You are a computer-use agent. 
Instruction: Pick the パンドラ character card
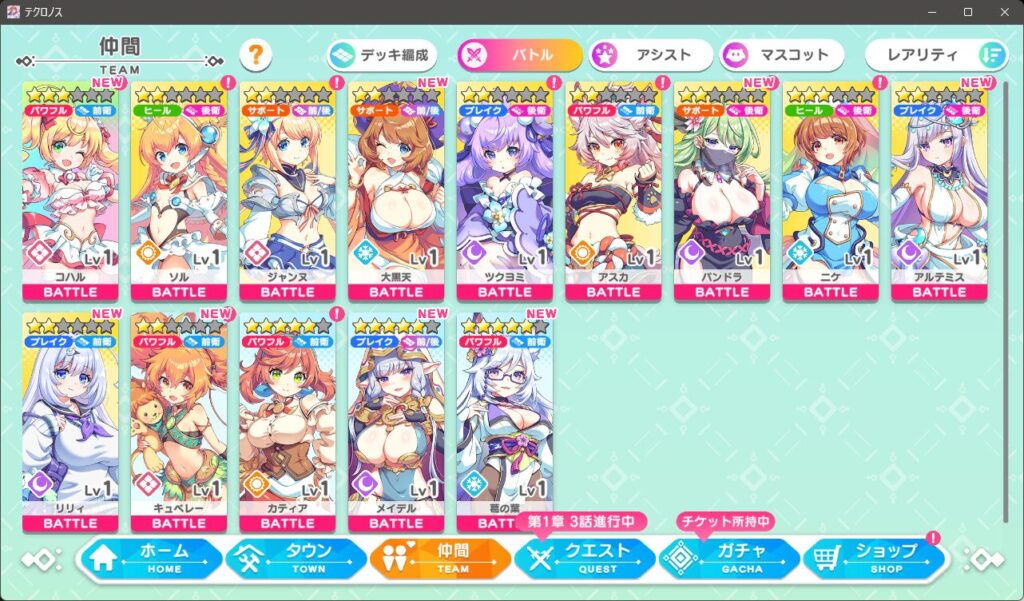[x=722, y=190]
